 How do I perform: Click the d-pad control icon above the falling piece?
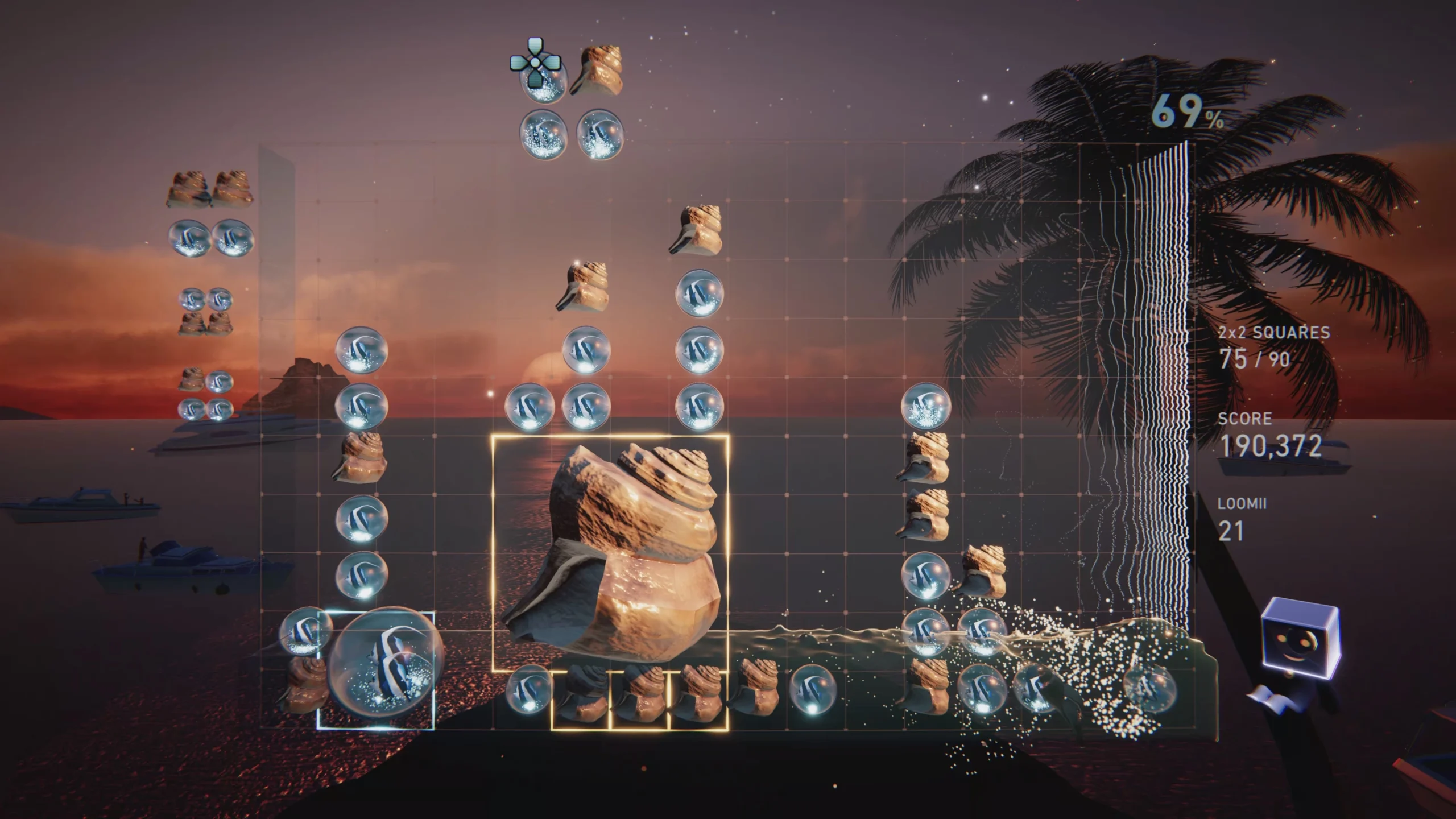[535, 63]
